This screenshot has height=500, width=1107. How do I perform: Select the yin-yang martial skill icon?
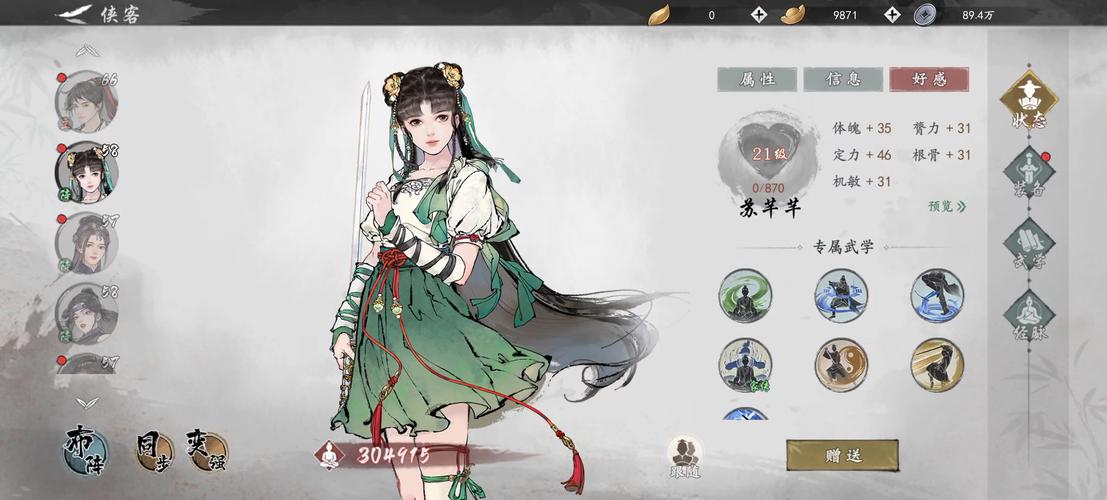(841, 365)
